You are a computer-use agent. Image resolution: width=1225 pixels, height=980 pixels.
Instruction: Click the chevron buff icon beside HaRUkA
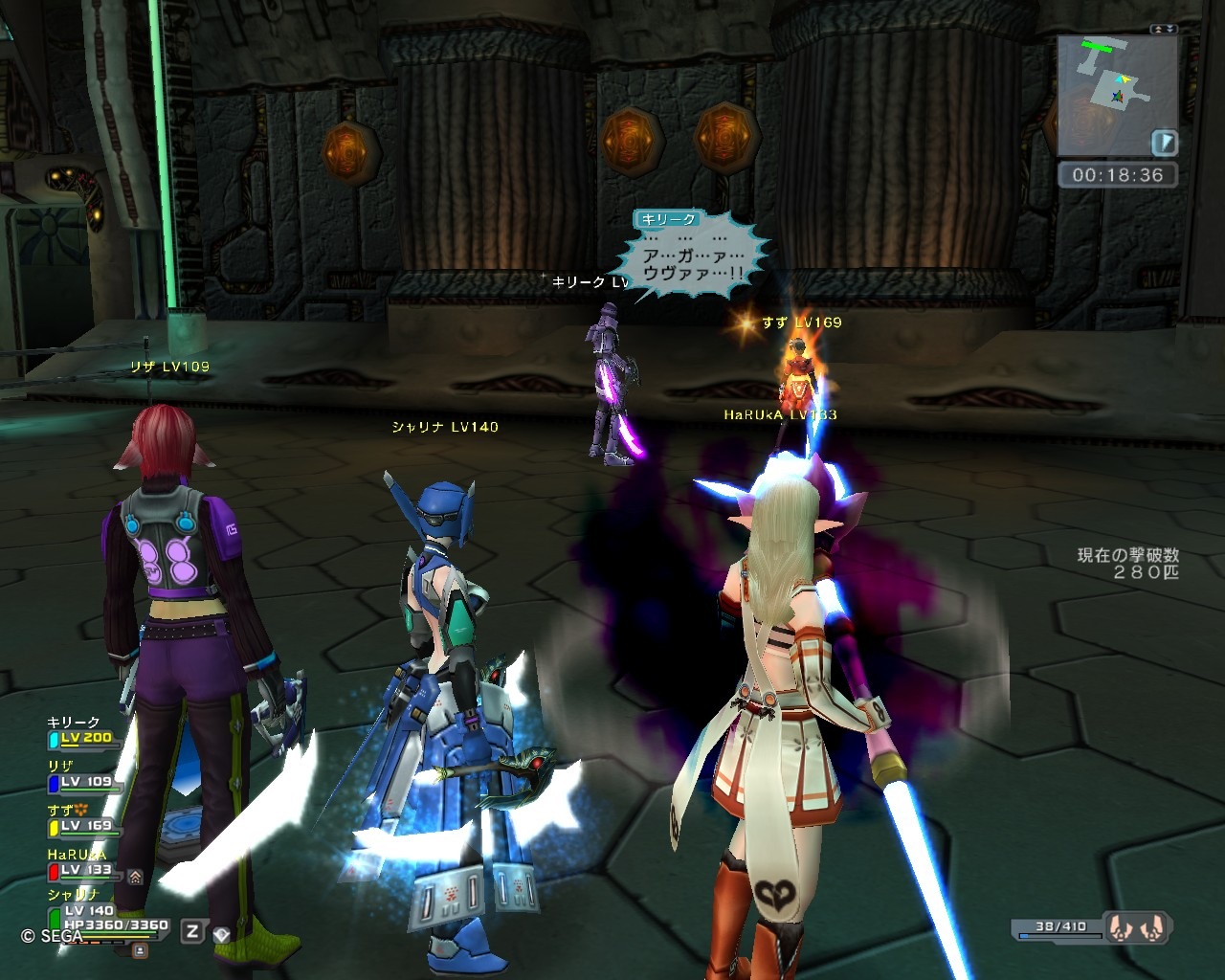[135, 876]
